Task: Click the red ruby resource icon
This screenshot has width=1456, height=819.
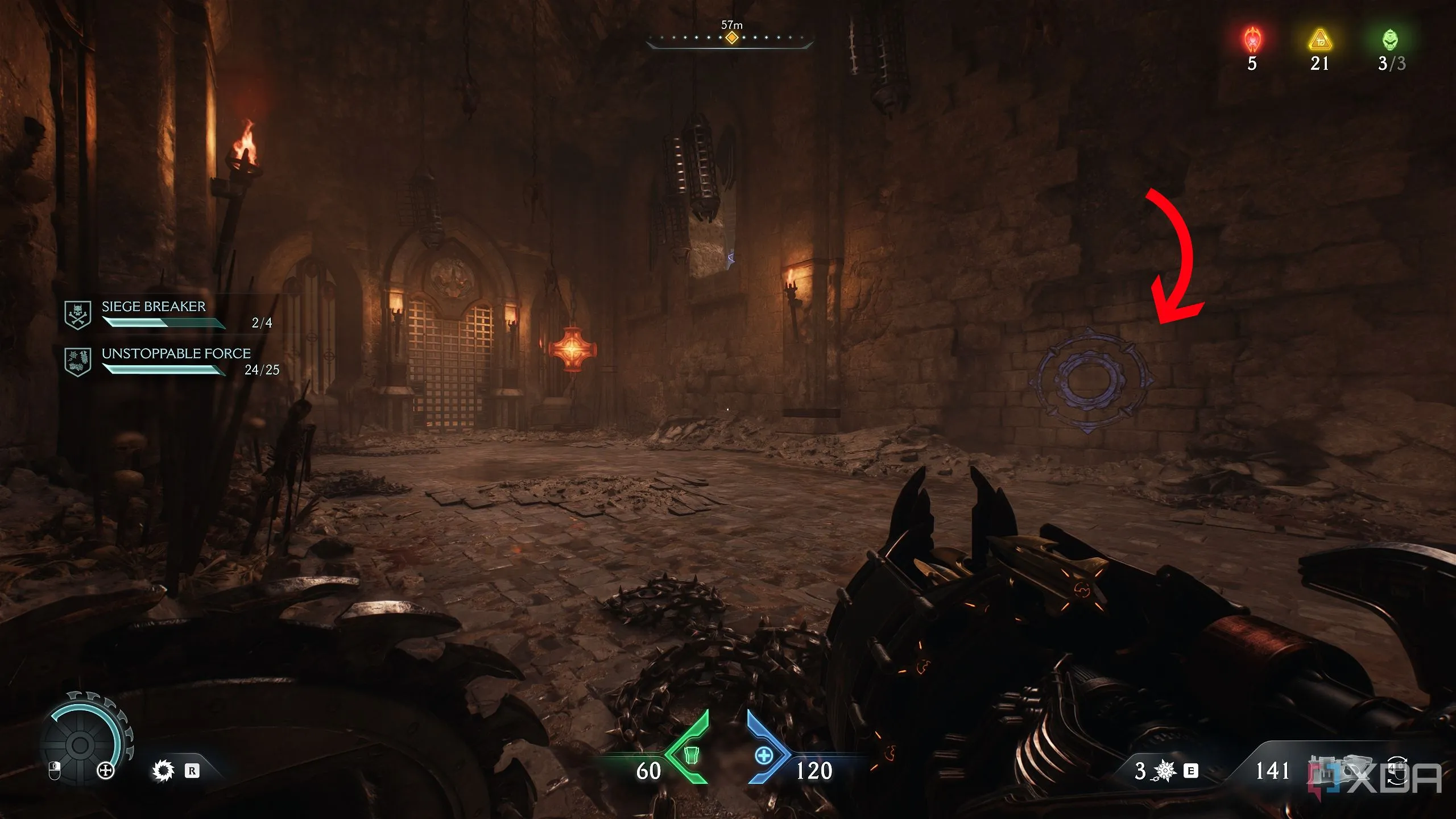Action: (x=1252, y=40)
